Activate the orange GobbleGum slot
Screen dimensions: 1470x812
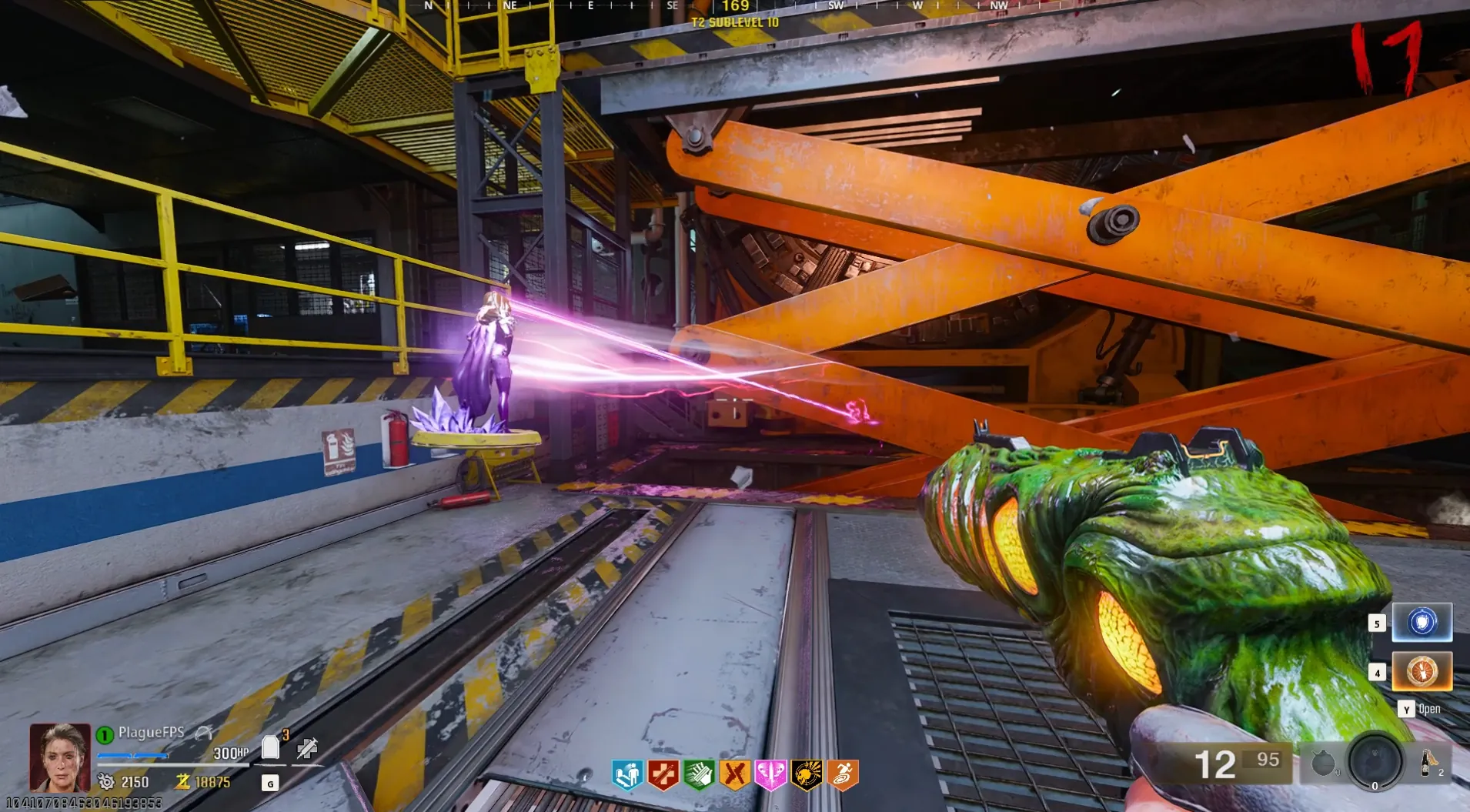tap(1422, 671)
